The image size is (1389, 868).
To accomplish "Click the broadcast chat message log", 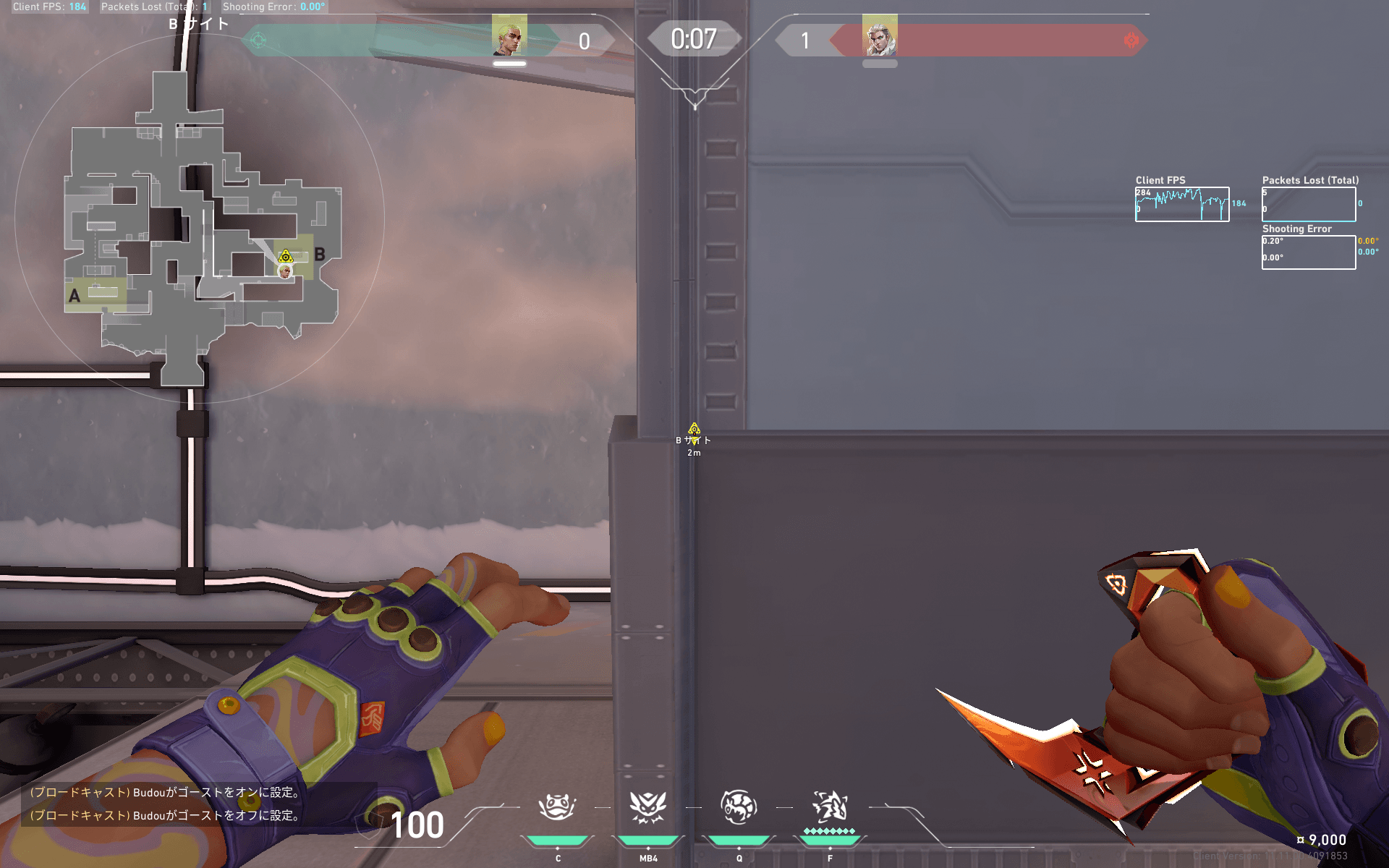I will (x=166, y=804).
